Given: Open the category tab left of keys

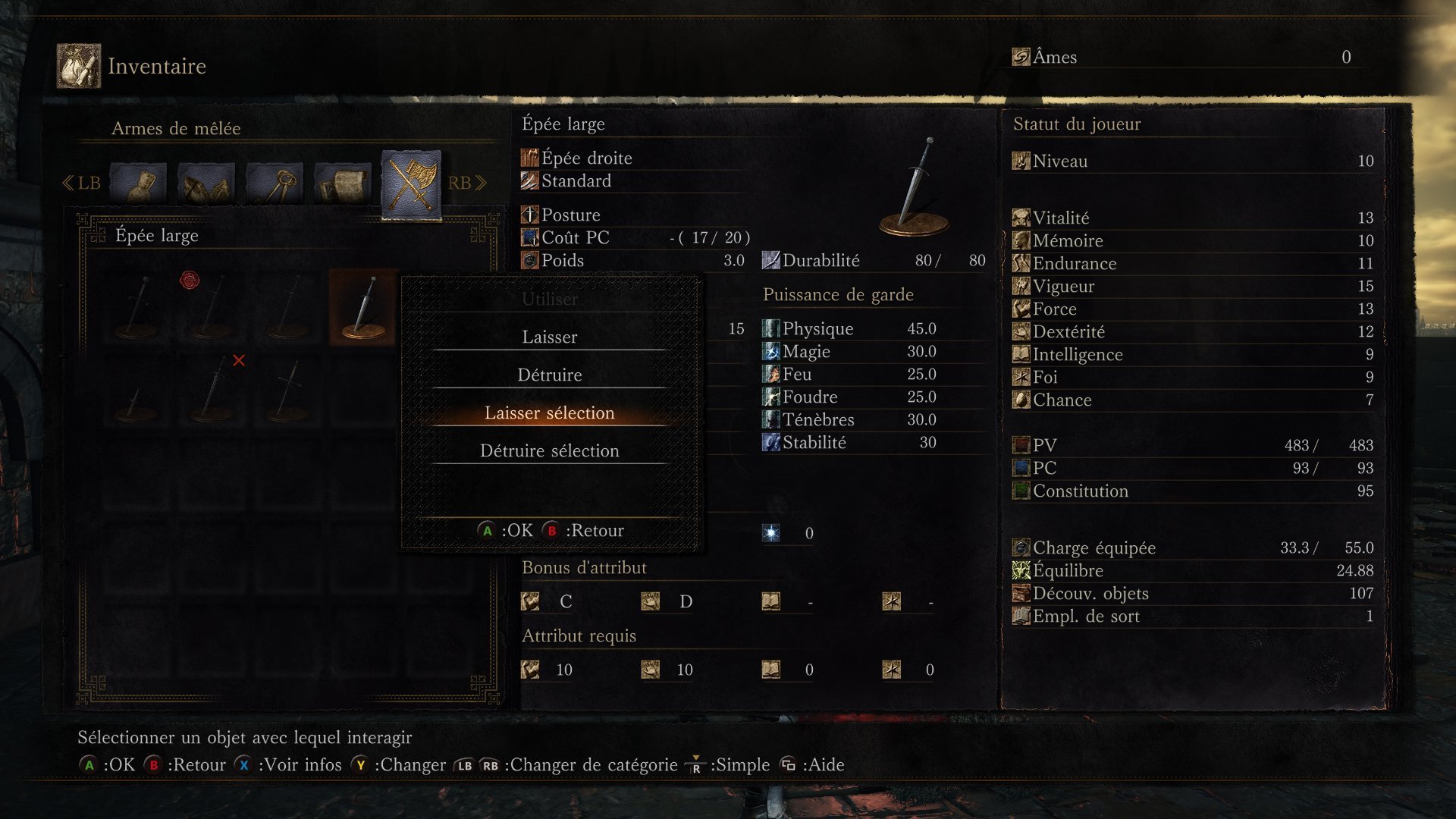Looking at the screenshot, I should [x=206, y=183].
